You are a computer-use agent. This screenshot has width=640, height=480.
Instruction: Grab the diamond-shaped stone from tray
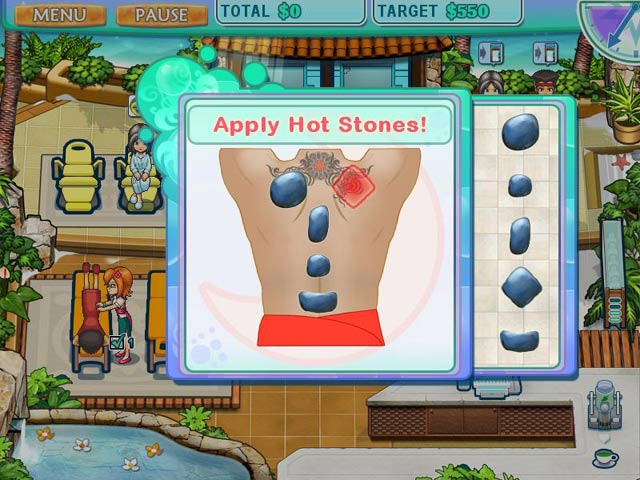[520, 288]
